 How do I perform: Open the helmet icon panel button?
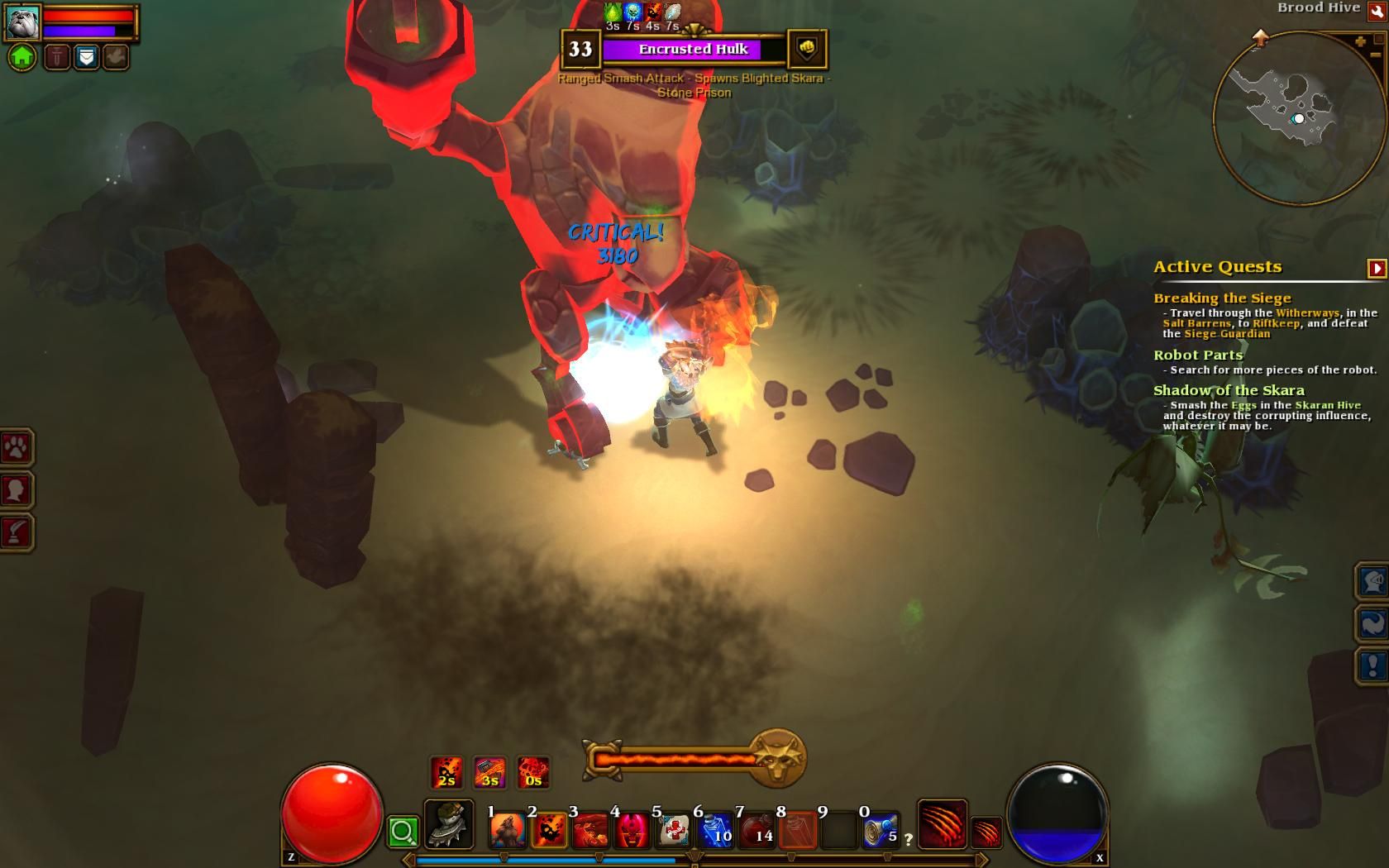(x=1372, y=581)
